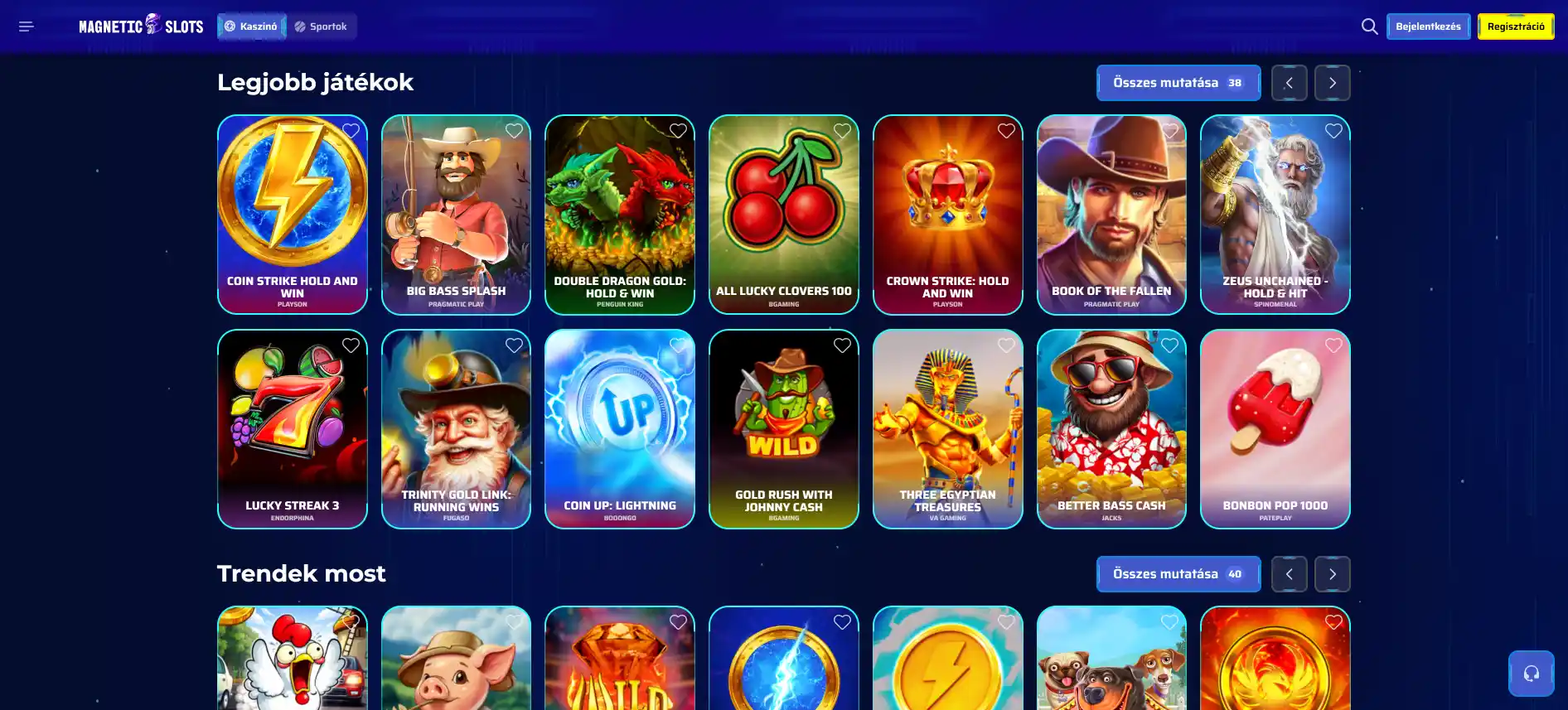Click the Regisztráció button
1568x710 pixels.
1515,26
